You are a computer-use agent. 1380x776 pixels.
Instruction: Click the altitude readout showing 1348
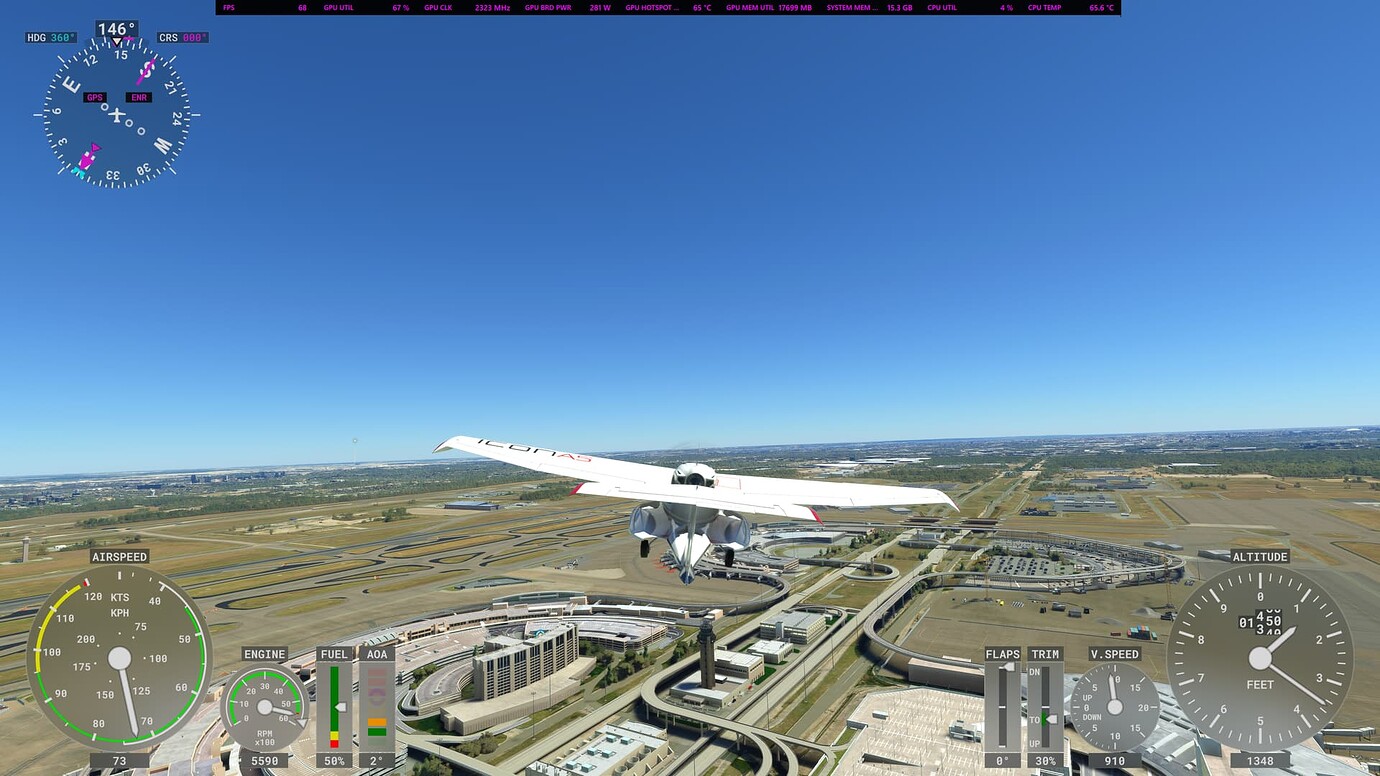(x=1259, y=761)
